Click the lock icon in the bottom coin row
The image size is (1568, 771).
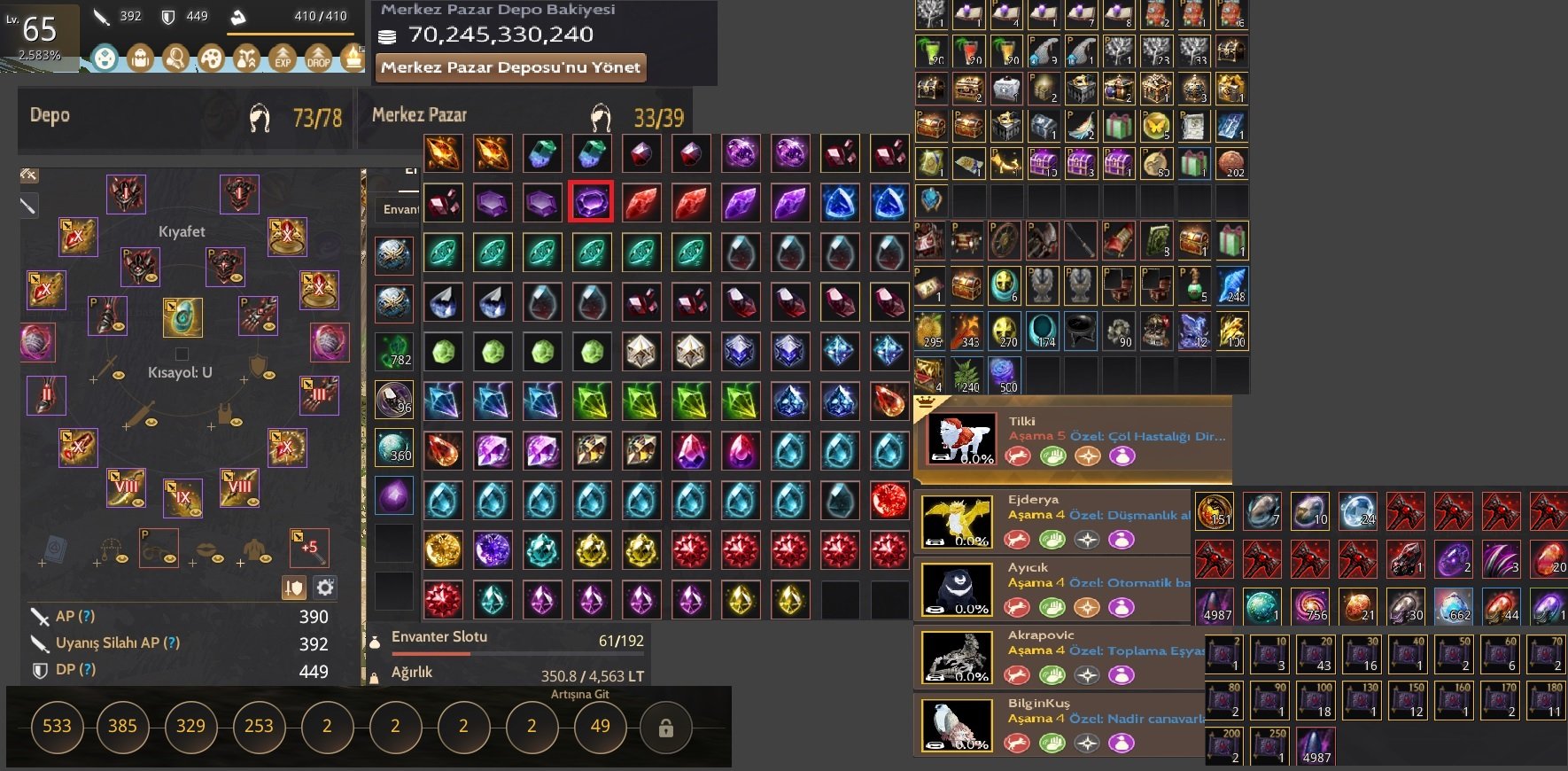click(665, 728)
